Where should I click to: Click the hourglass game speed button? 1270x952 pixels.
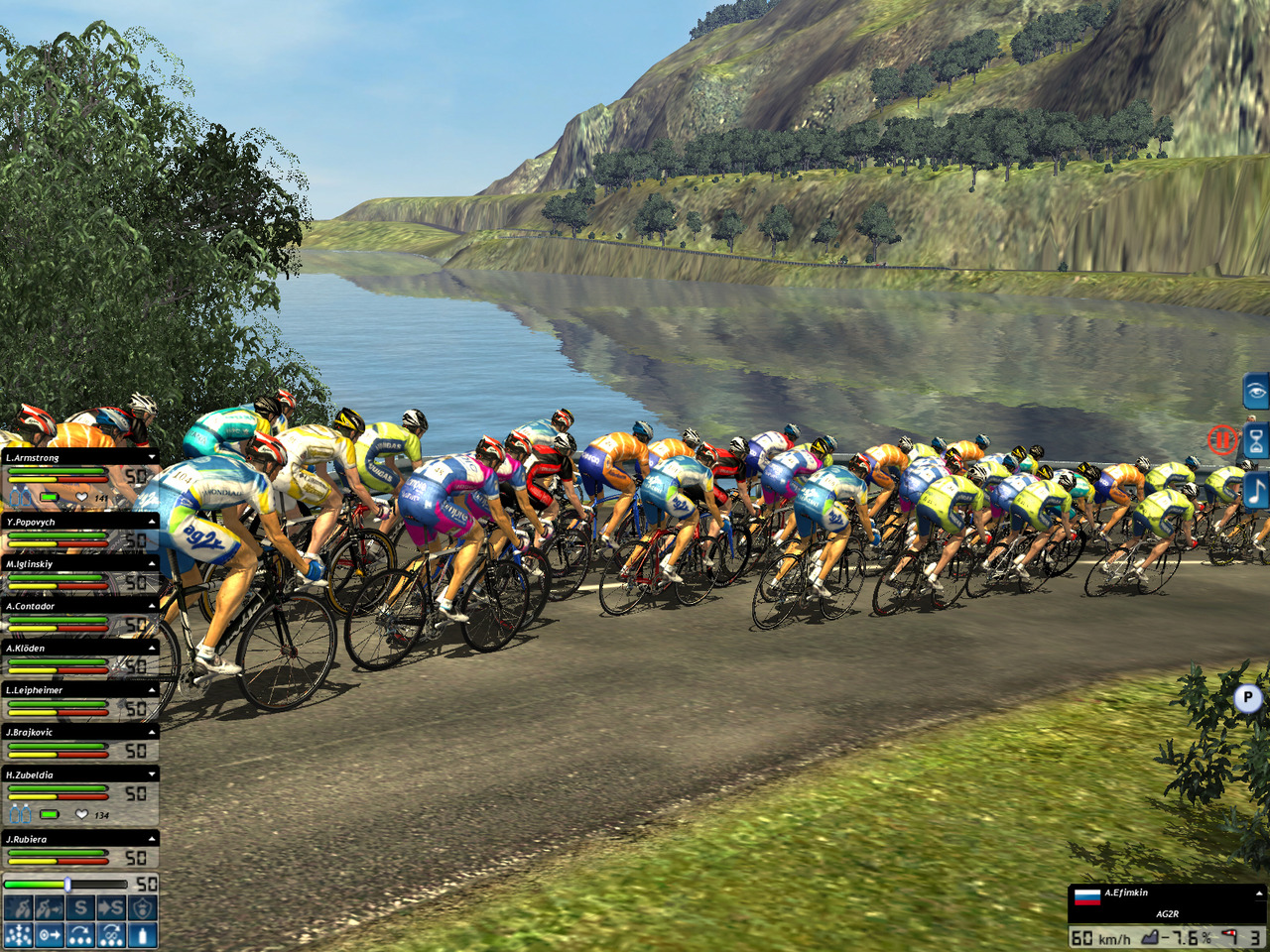pyautogui.click(x=1256, y=439)
